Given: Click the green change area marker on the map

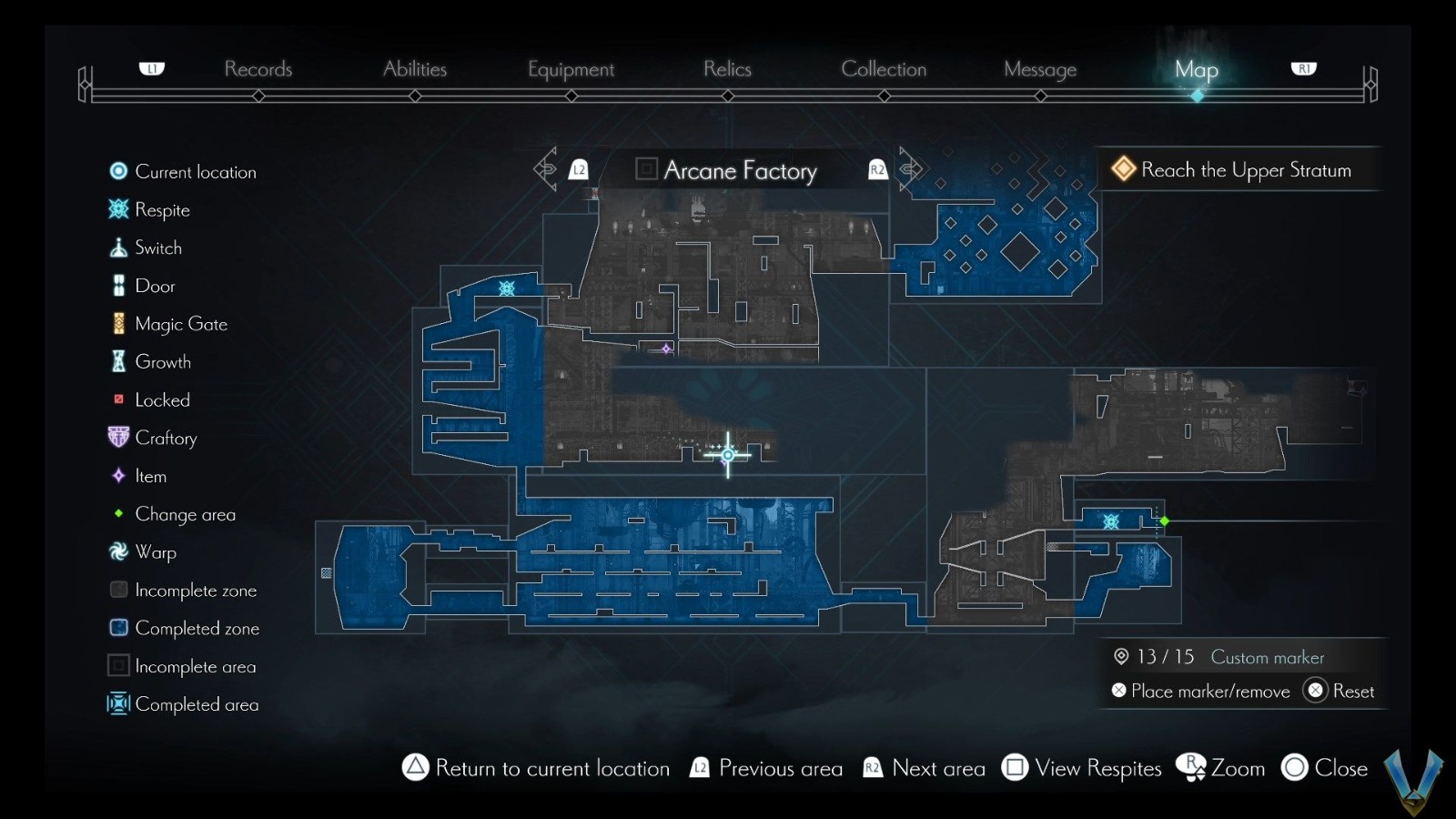Looking at the screenshot, I should [1165, 521].
